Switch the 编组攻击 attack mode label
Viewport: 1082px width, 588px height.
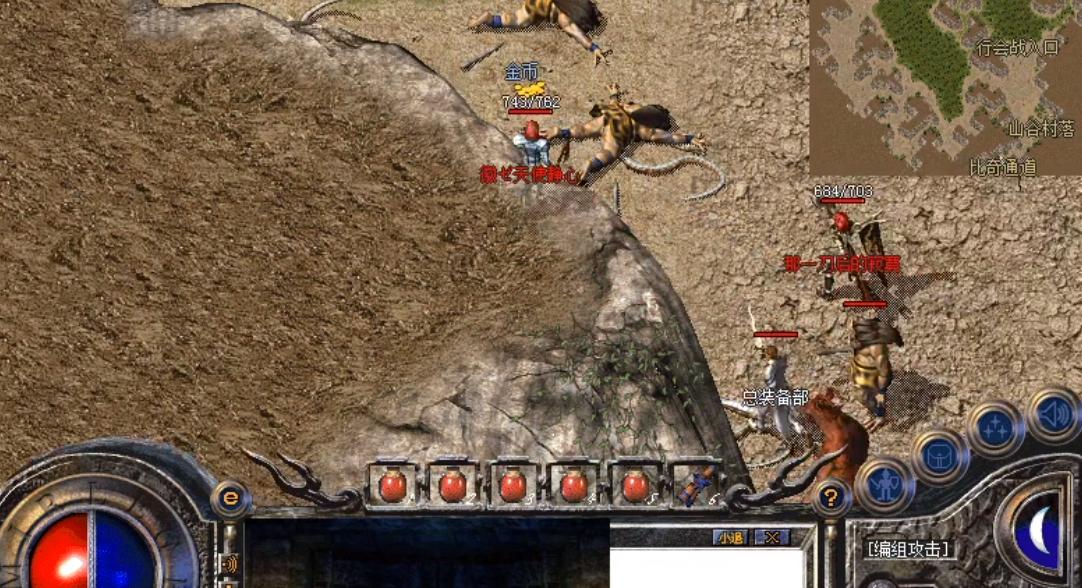[908, 548]
